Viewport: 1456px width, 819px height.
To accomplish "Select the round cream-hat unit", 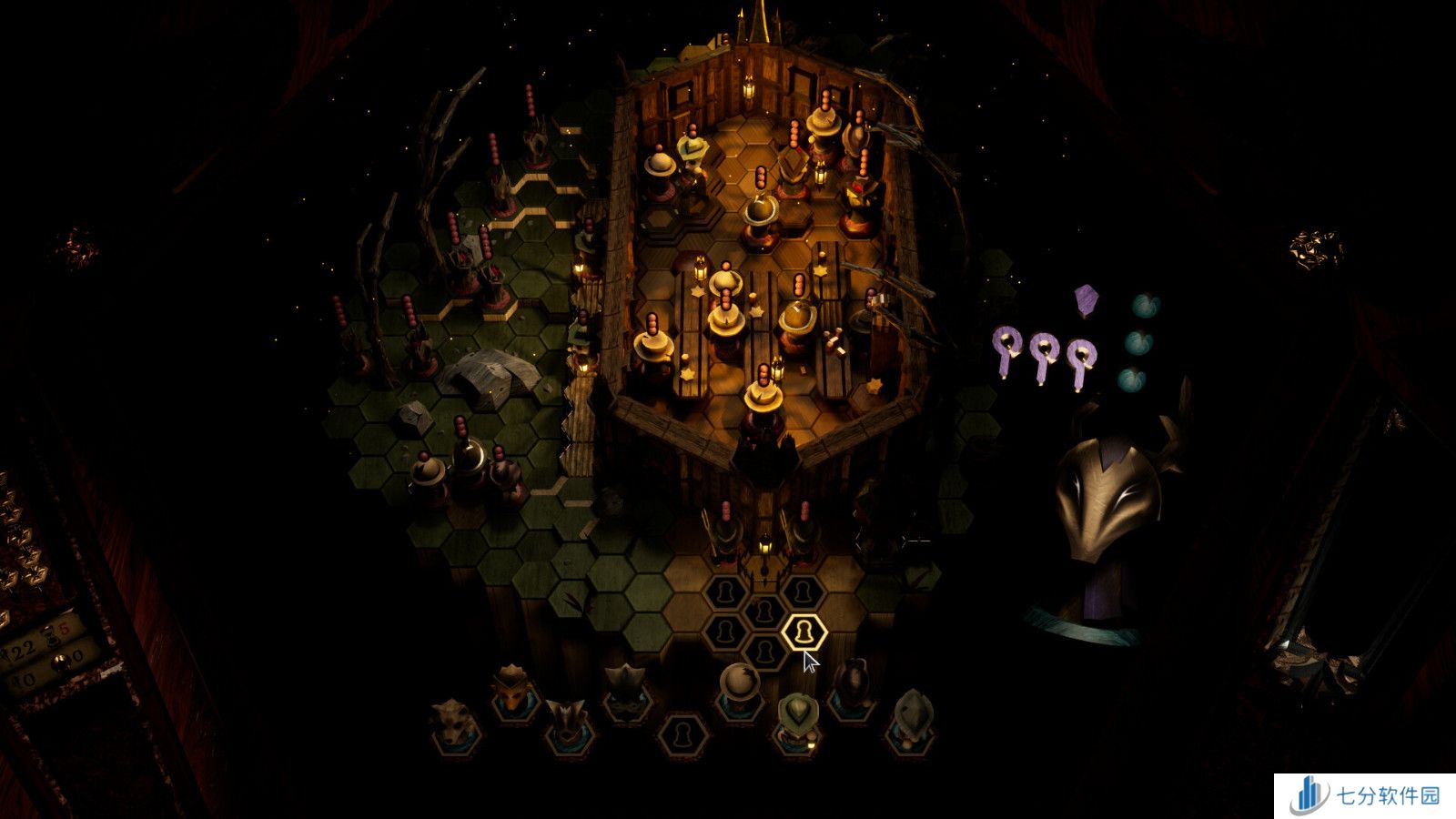I will coord(737,690).
